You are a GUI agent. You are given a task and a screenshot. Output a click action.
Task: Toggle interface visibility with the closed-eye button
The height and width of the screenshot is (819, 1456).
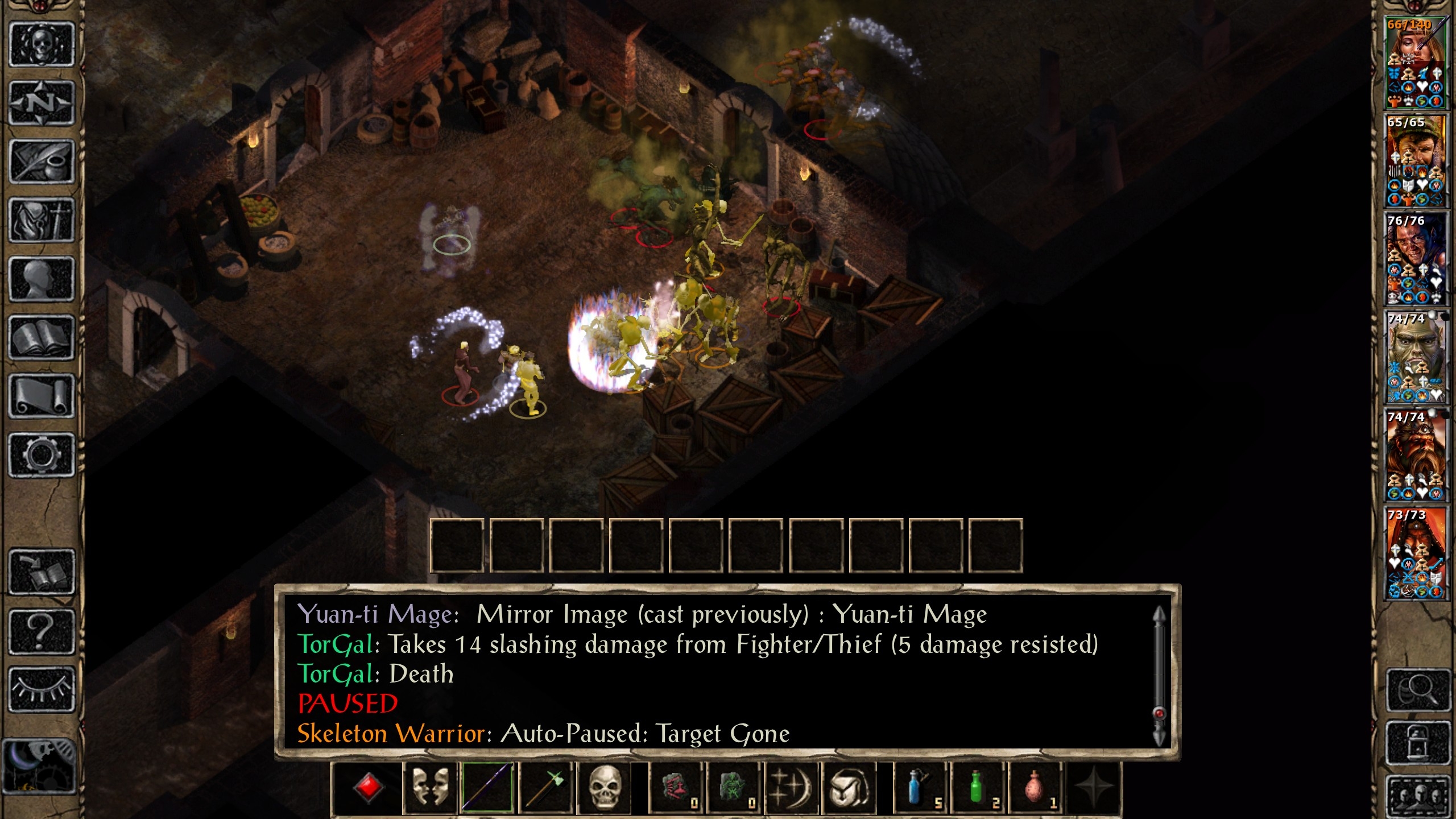42,689
